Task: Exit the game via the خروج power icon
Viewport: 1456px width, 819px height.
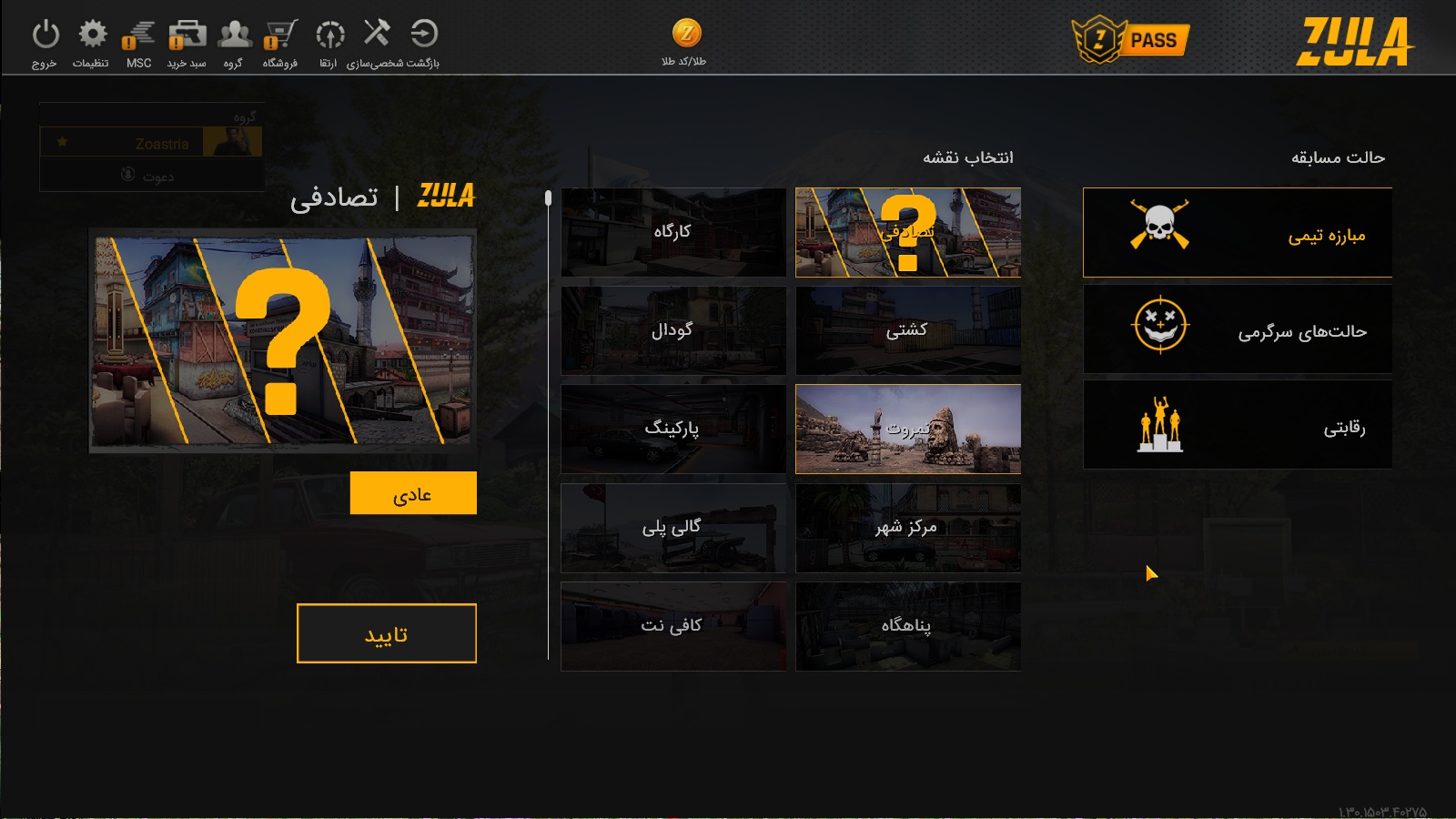Action: 45,36
